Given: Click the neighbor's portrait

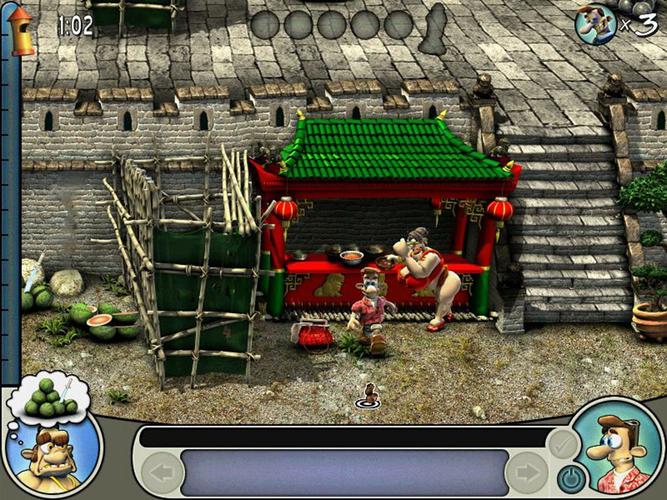Looking at the screenshot, I should 52,457.
